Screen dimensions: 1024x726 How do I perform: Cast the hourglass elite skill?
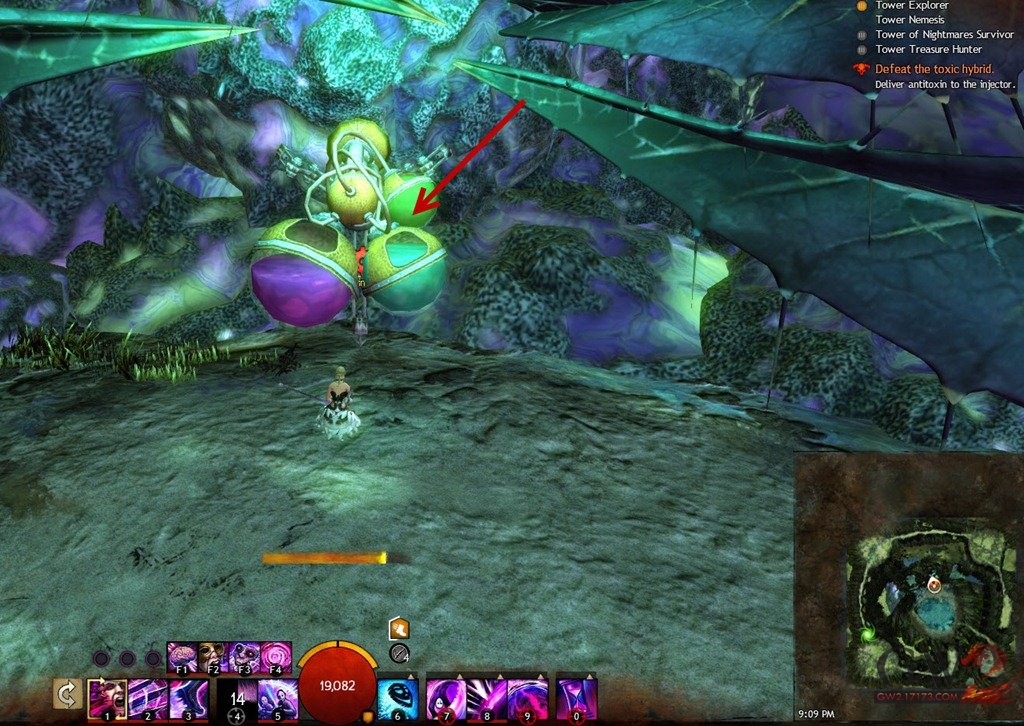[x=576, y=697]
